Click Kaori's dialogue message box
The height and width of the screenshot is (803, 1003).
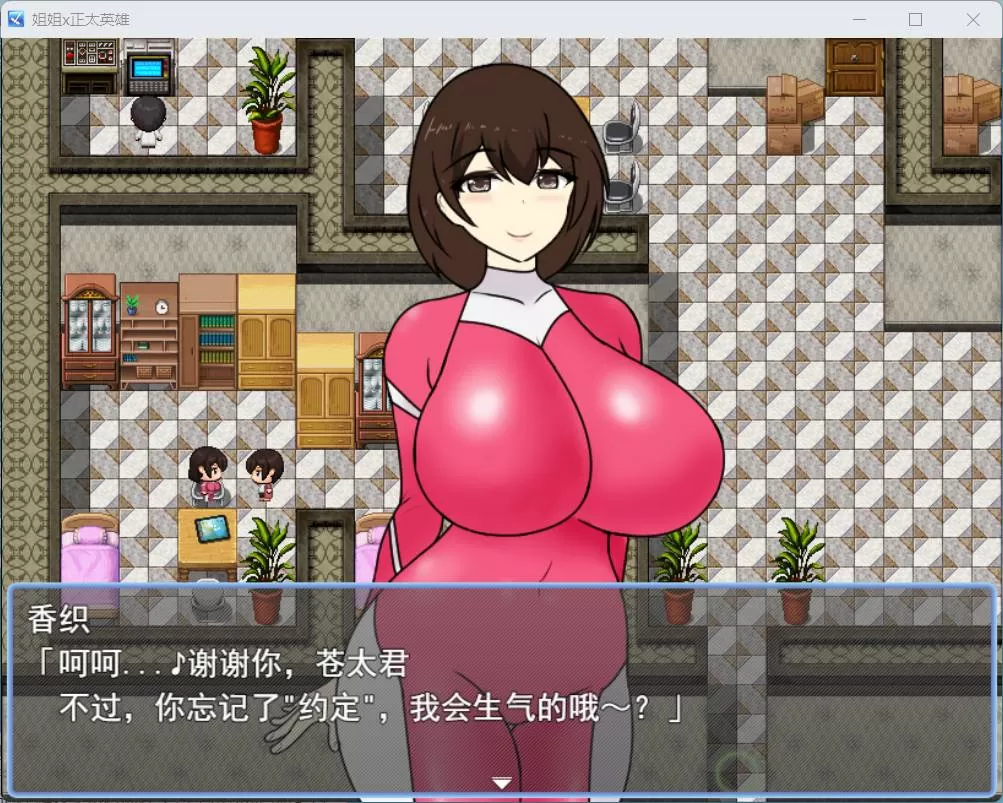click(x=502, y=690)
